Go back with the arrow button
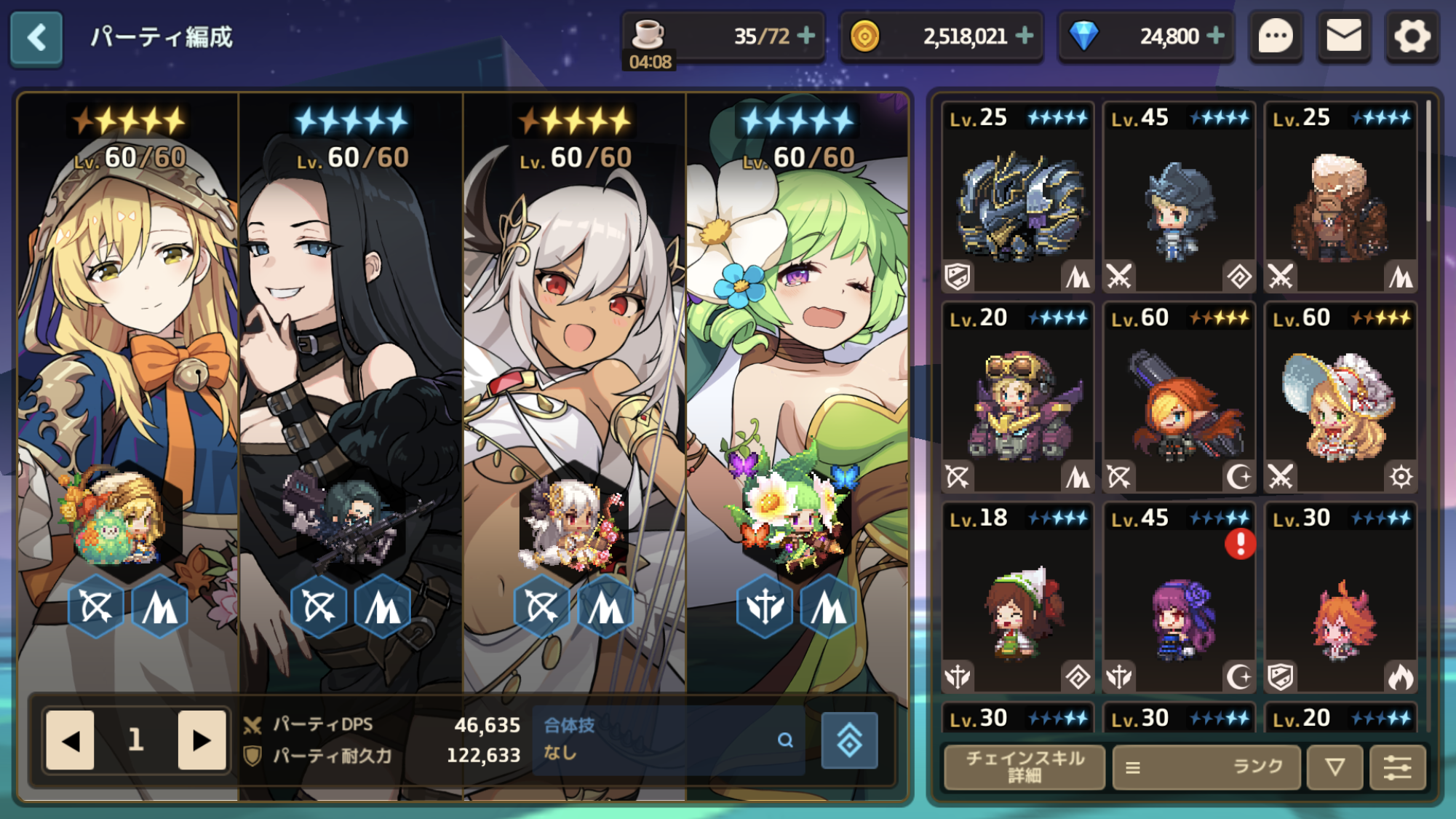Image resolution: width=1456 pixels, height=819 pixels. pyautogui.click(x=36, y=38)
